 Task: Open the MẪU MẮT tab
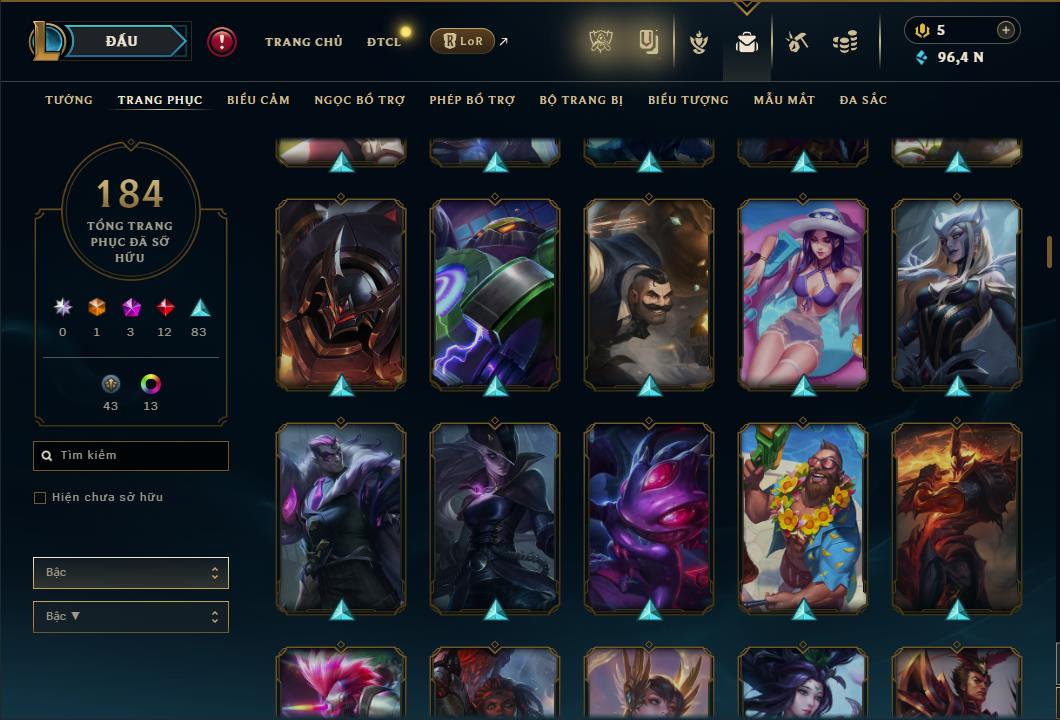pyautogui.click(x=784, y=100)
